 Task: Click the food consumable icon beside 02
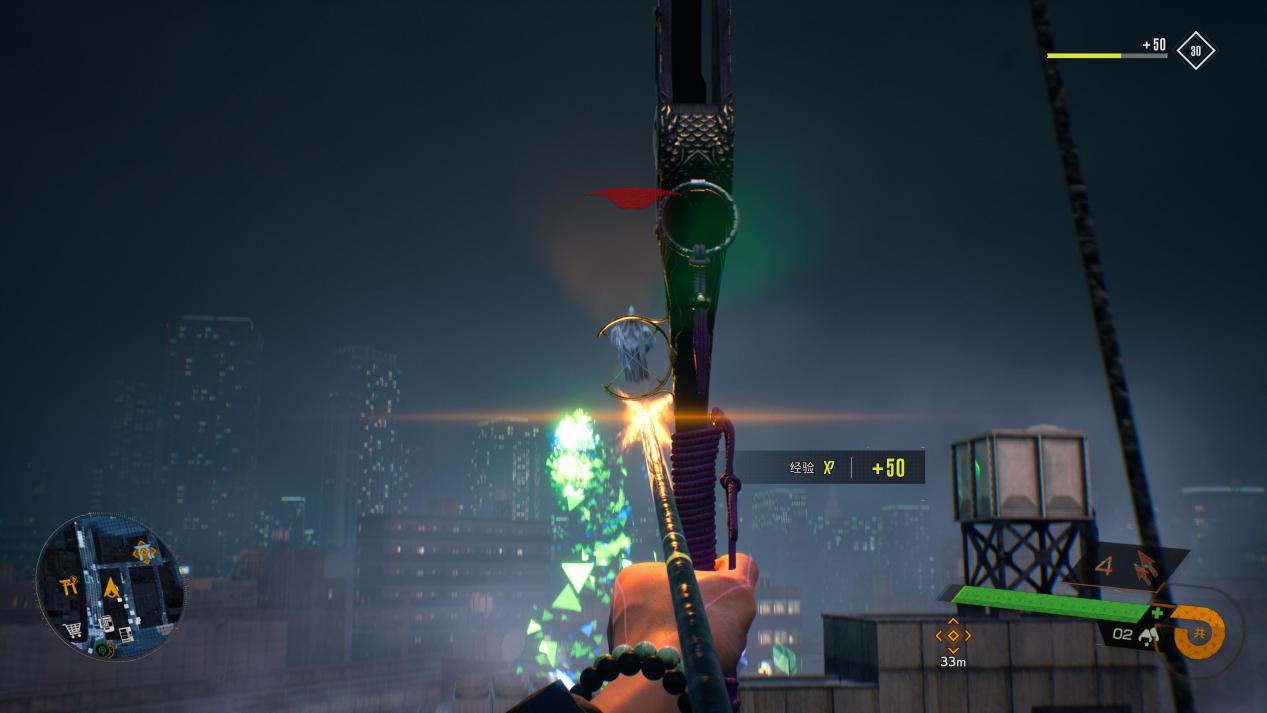(x=1147, y=634)
